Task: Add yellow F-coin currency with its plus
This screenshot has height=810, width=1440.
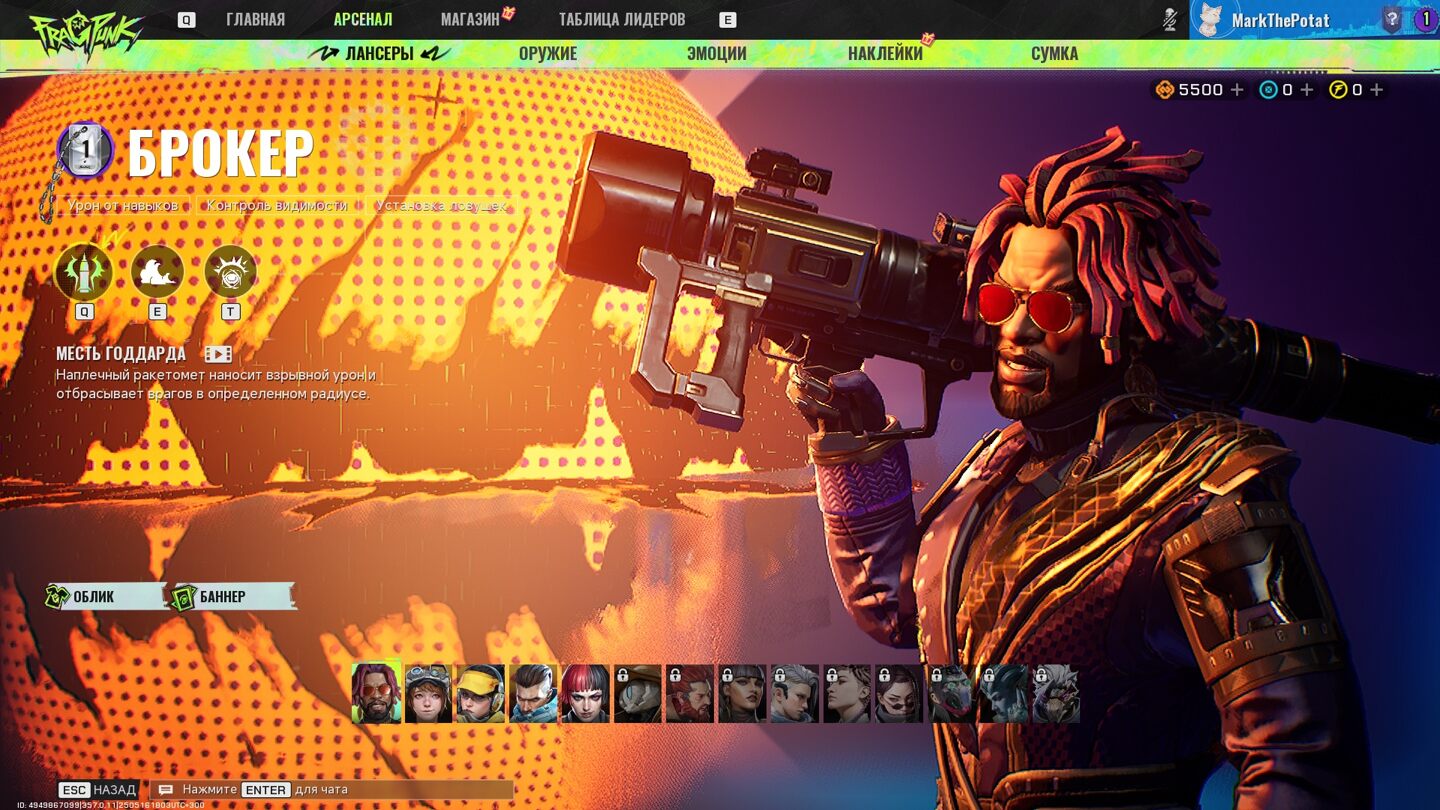Action: pos(1376,90)
